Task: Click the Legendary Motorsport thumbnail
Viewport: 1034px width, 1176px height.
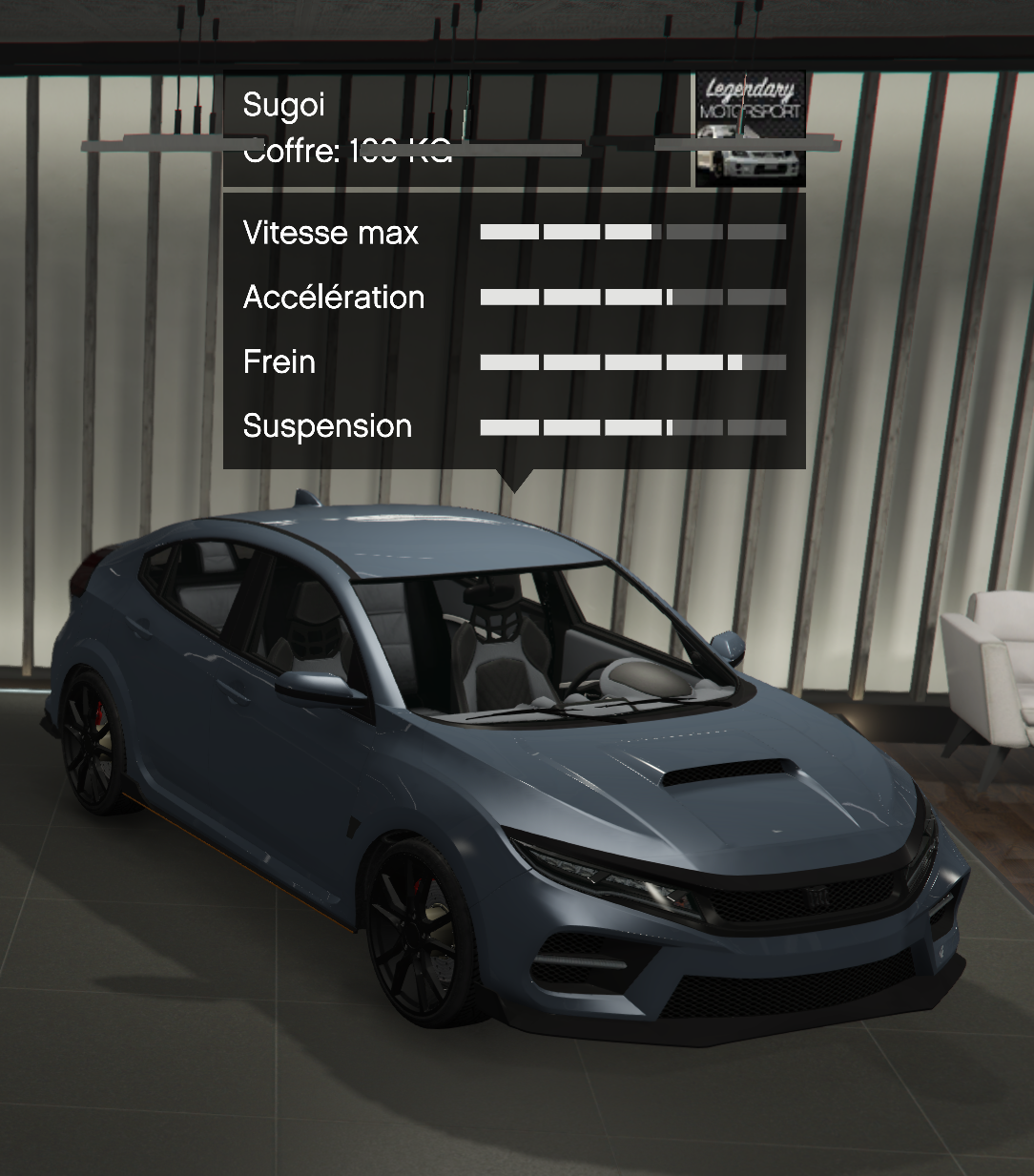Action: tap(750, 129)
